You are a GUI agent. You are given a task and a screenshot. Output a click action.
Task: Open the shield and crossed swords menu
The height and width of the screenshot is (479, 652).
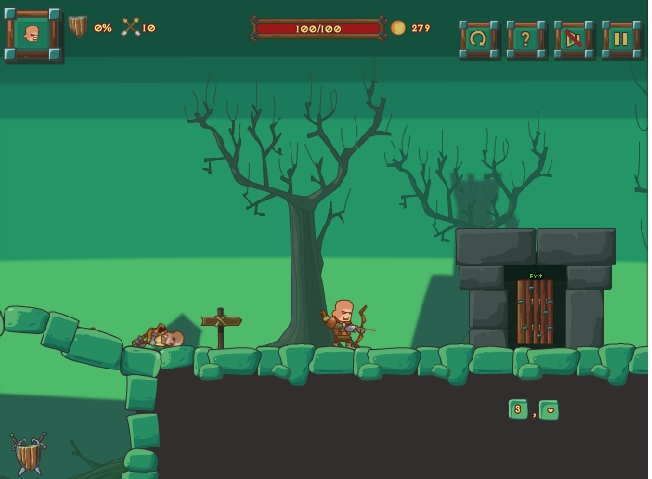(x=28, y=453)
